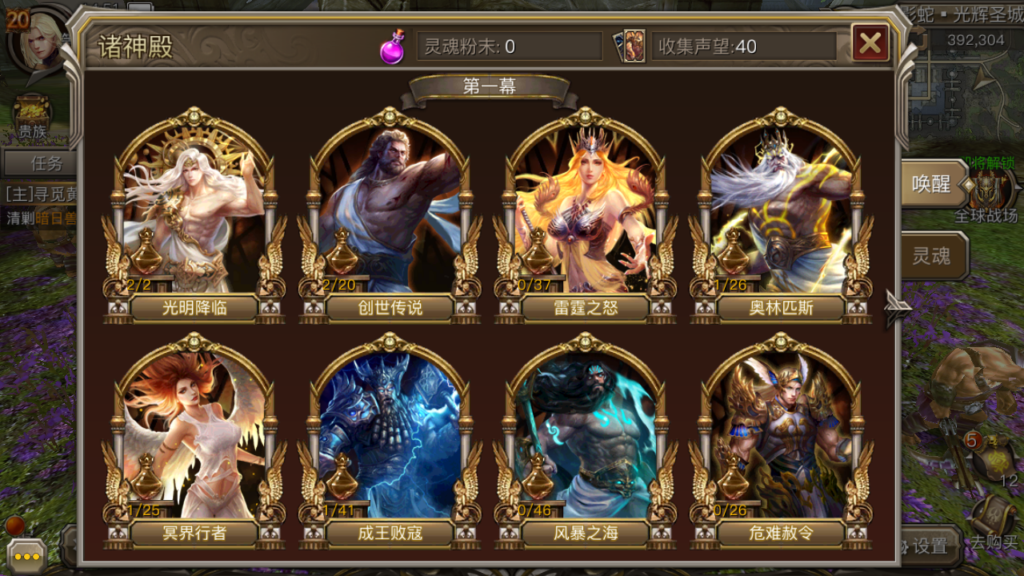Open the 全球战场 helmet icon
The width and height of the screenshot is (1024, 576).
[x=987, y=190]
